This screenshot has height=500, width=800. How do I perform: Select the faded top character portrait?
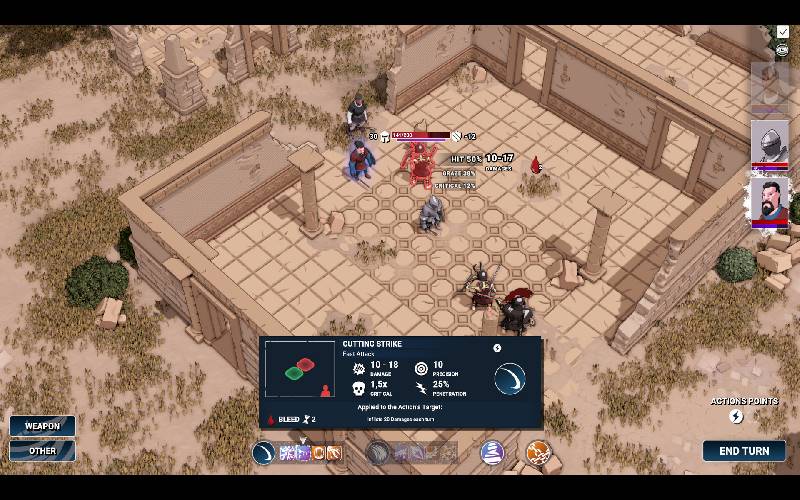pyautogui.click(x=769, y=84)
